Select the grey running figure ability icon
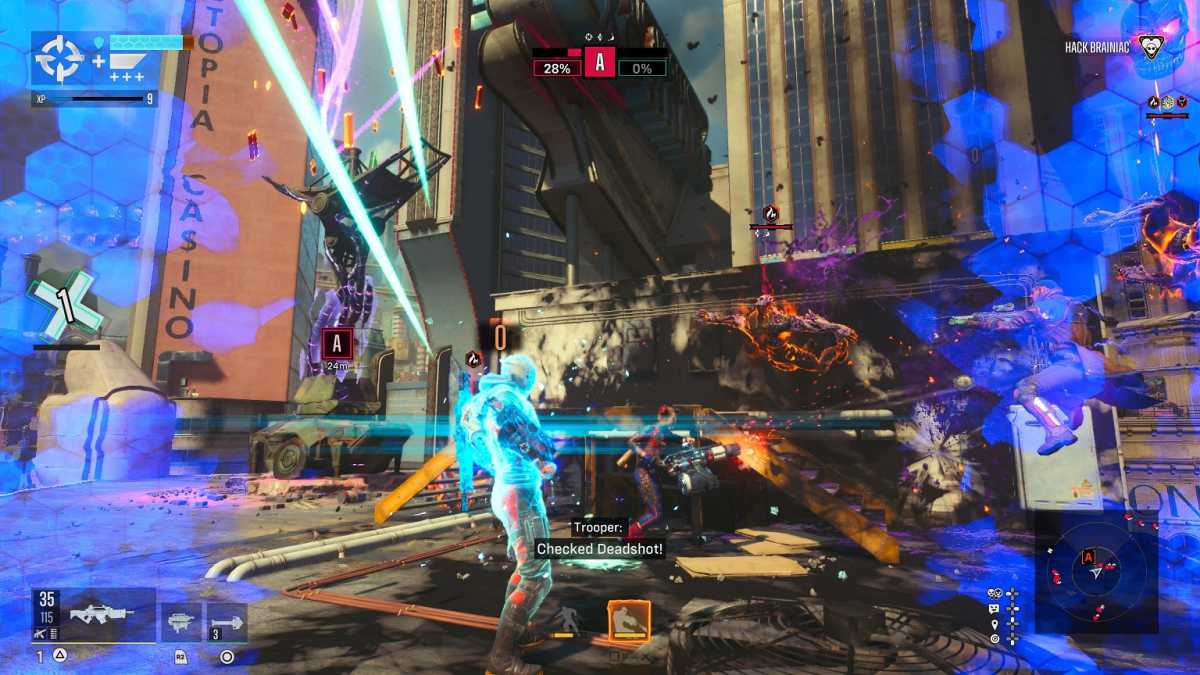The image size is (1200, 675). click(x=566, y=620)
